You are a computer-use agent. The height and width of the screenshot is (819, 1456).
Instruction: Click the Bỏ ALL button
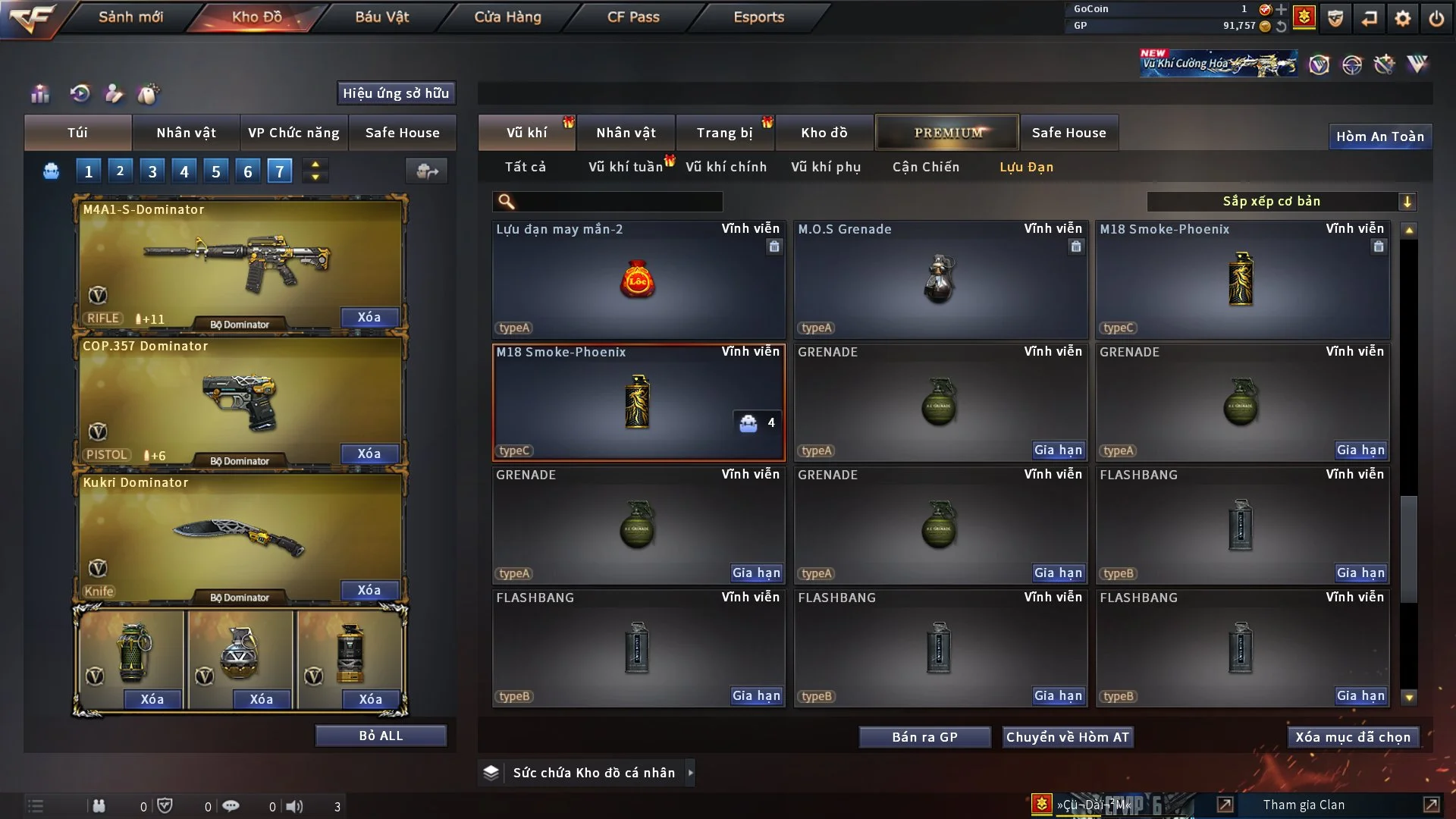click(x=381, y=736)
